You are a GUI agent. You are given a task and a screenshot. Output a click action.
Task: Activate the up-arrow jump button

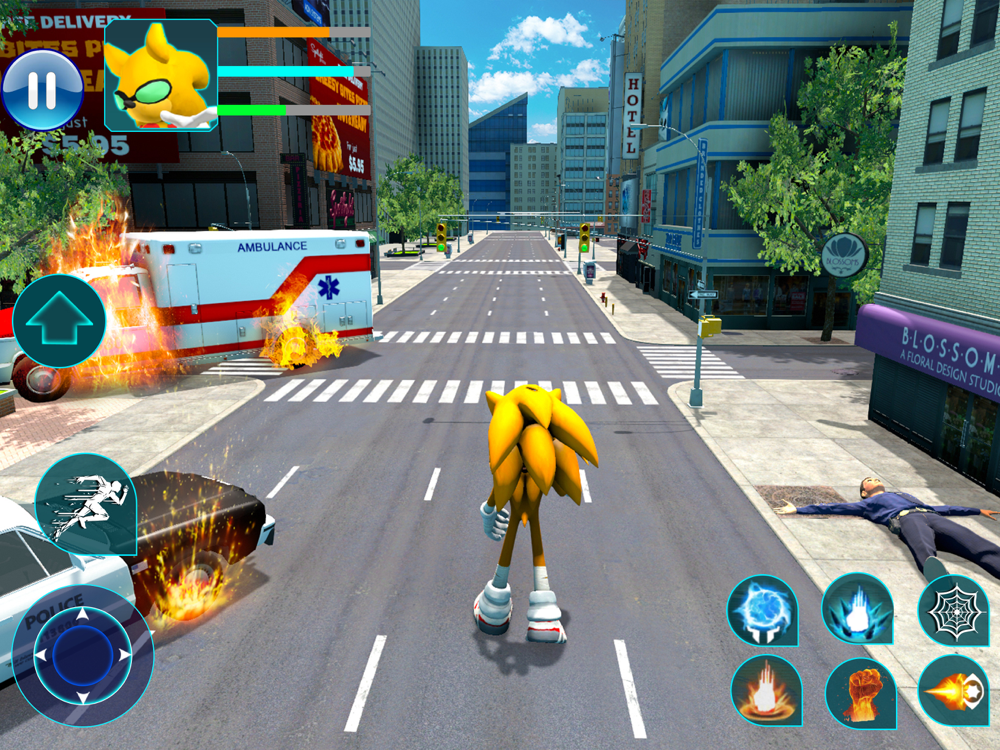(58, 321)
